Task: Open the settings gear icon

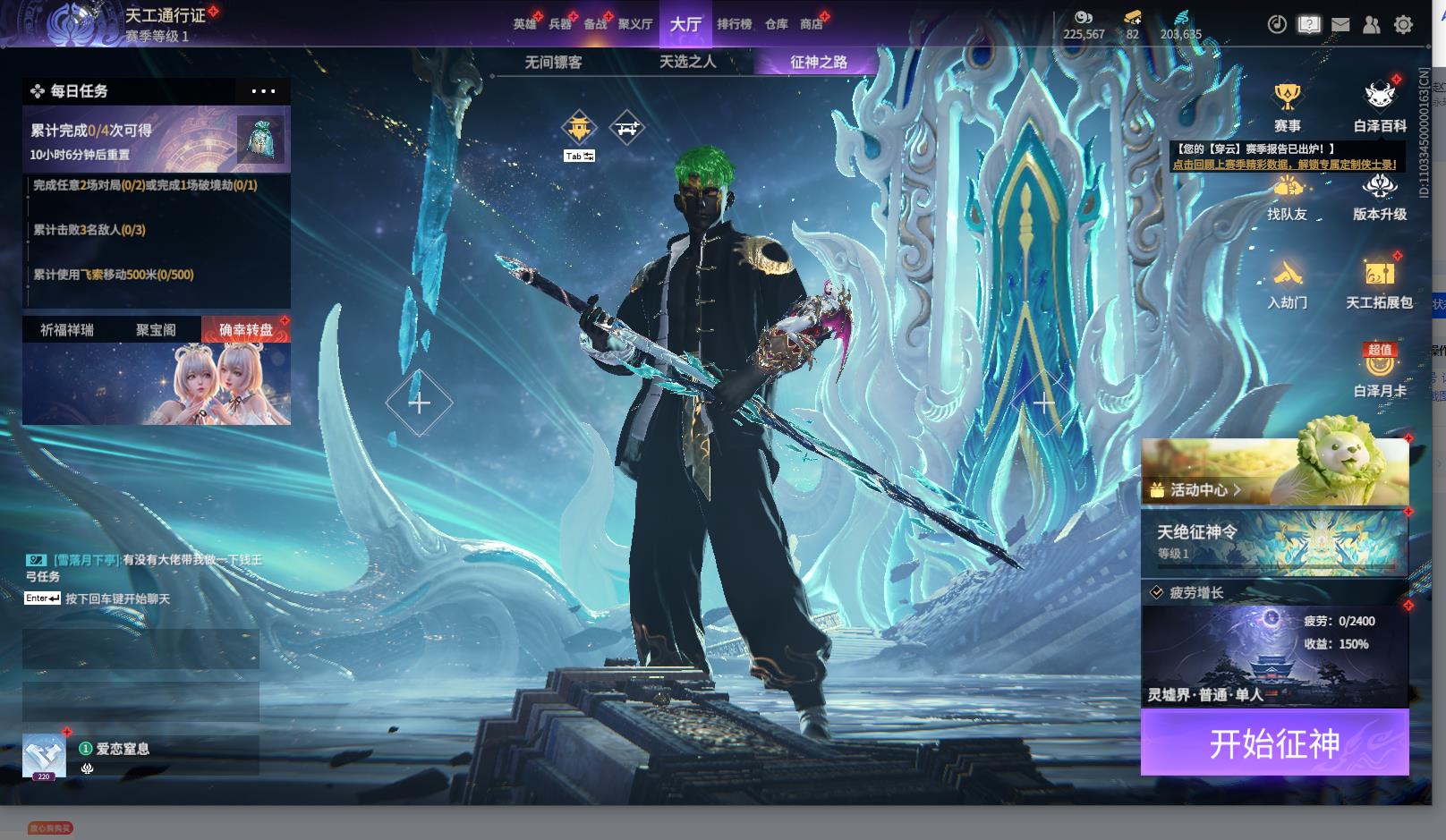Action: [x=1403, y=25]
